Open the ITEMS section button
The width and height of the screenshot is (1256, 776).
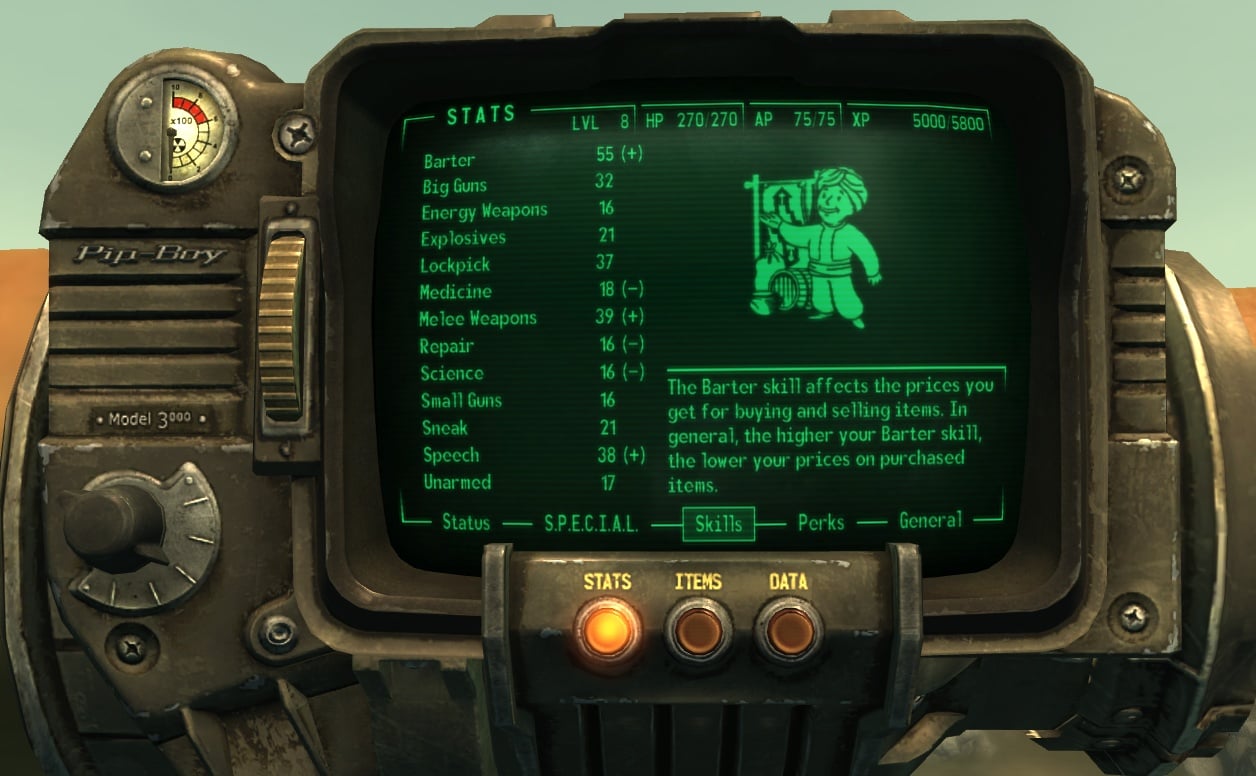699,629
